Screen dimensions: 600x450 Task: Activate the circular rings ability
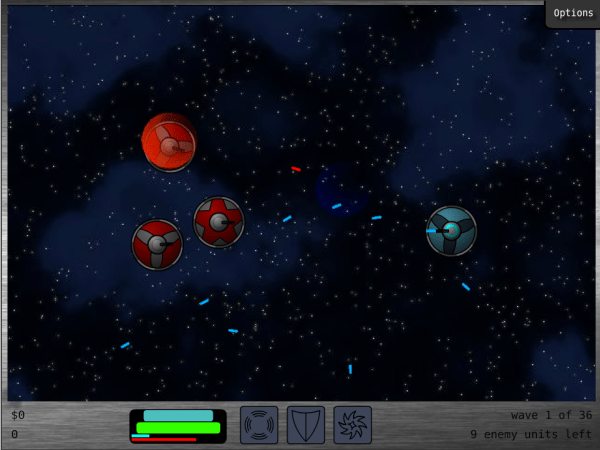tap(259, 424)
